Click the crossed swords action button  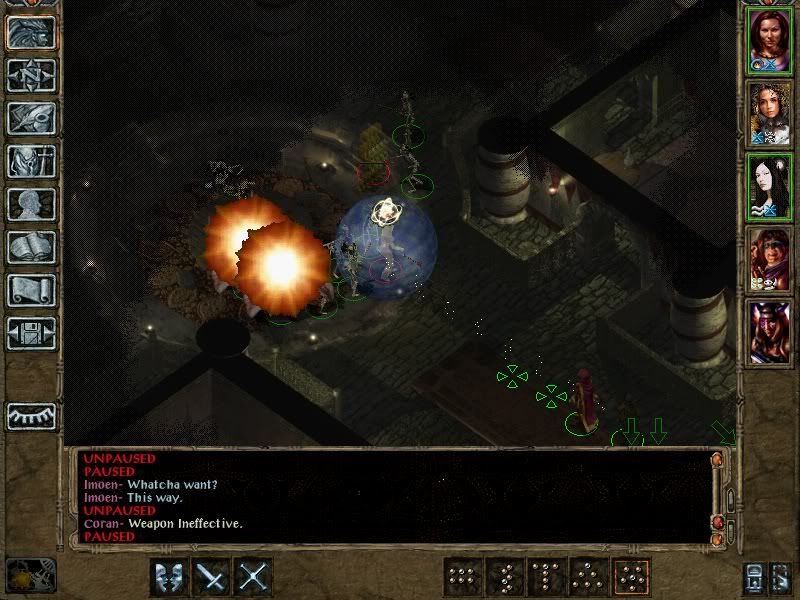point(255,577)
